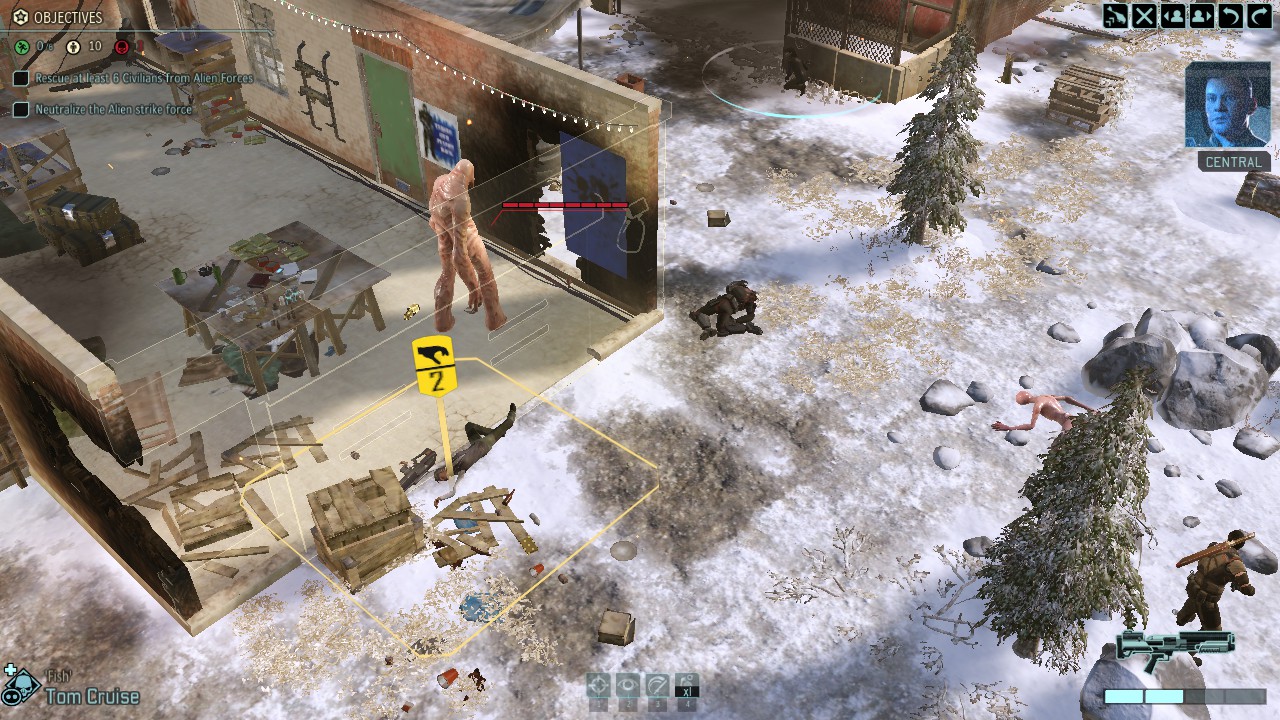
Task: Rotate camera left with the curved arrow
Action: pyautogui.click(x=1231, y=15)
